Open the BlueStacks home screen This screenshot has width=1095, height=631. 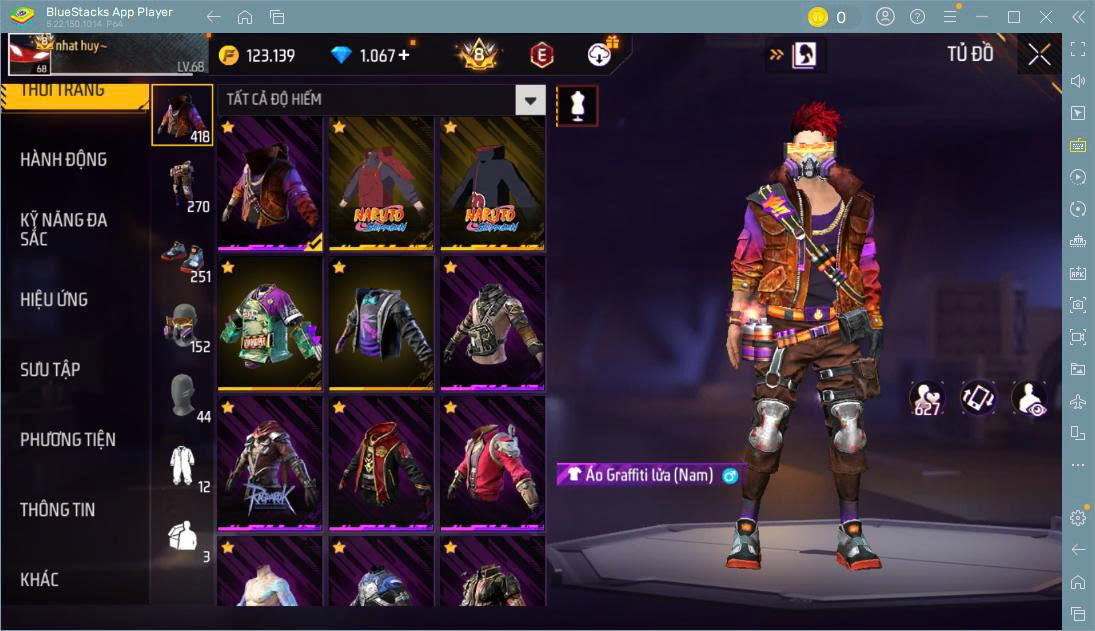point(245,17)
